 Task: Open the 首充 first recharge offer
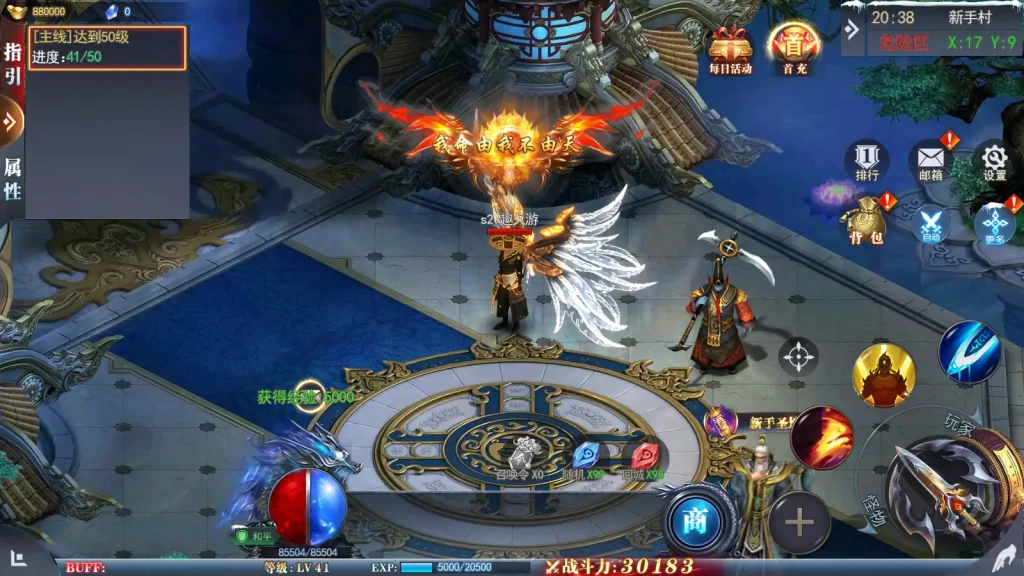tap(794, 48)
